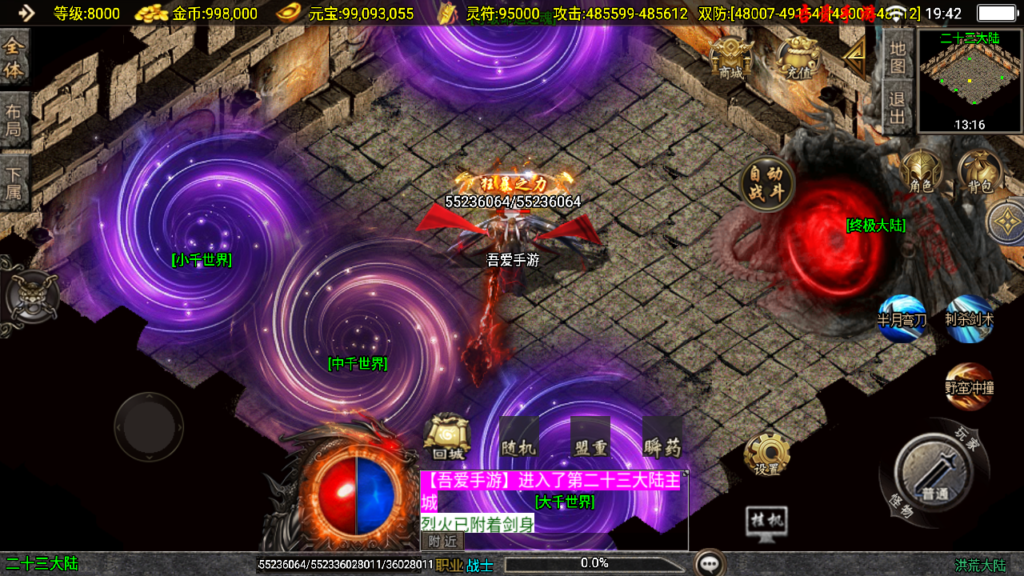The image size is (1024, 576).
Task: Click the 地图 map button
Action: 898,58
